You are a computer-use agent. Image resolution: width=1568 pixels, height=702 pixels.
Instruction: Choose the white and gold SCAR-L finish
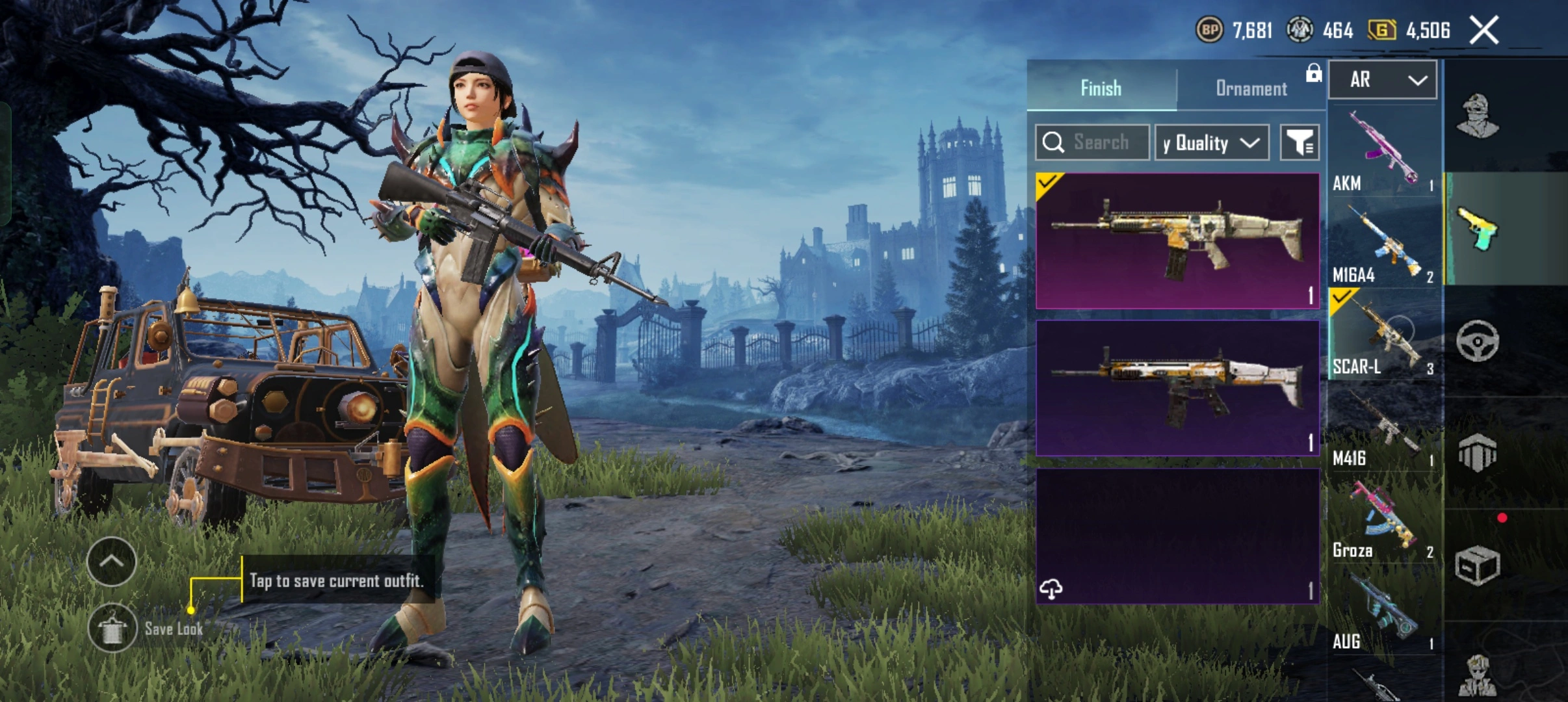click(1177, 388)
